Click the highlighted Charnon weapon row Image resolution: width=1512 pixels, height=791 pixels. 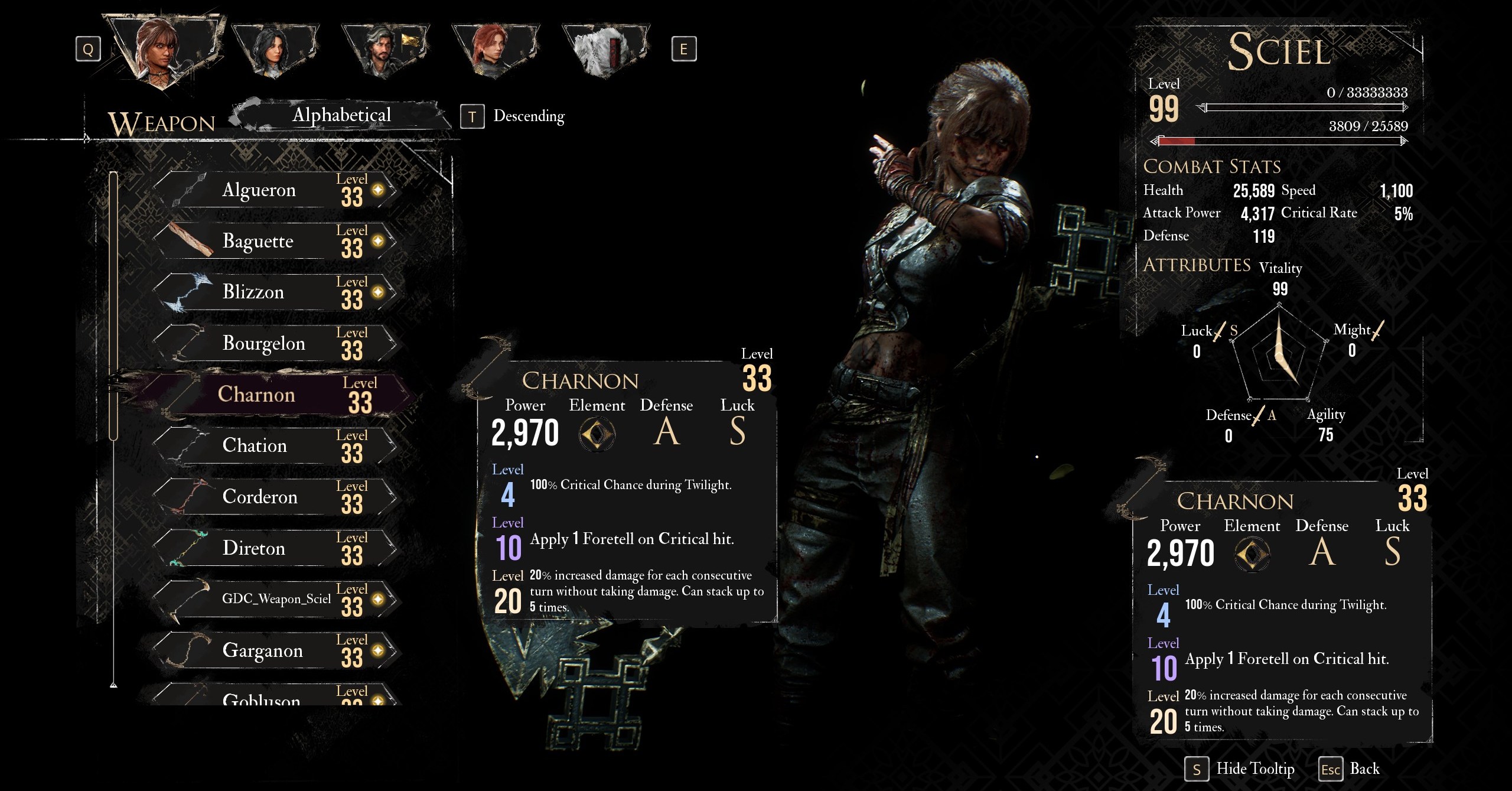(x=275, y=395)
